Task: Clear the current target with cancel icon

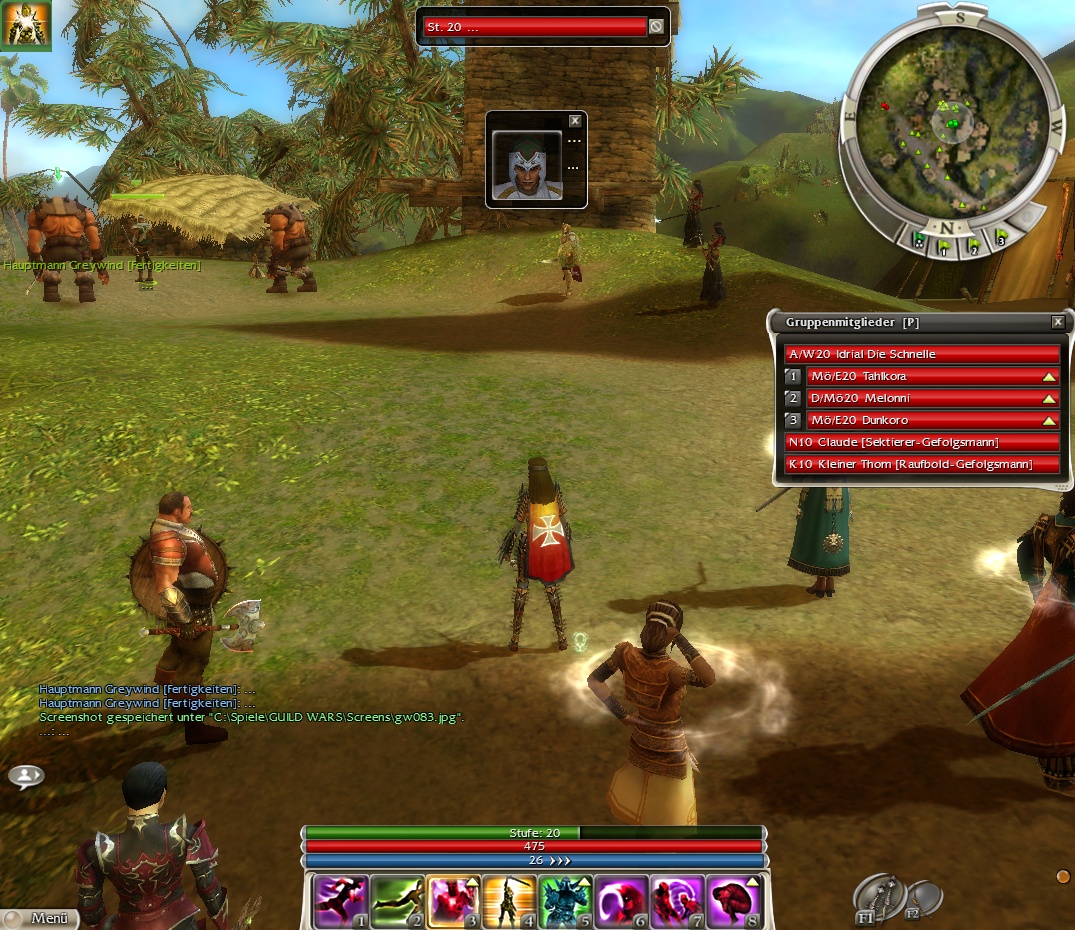Action: coord(656,27)
